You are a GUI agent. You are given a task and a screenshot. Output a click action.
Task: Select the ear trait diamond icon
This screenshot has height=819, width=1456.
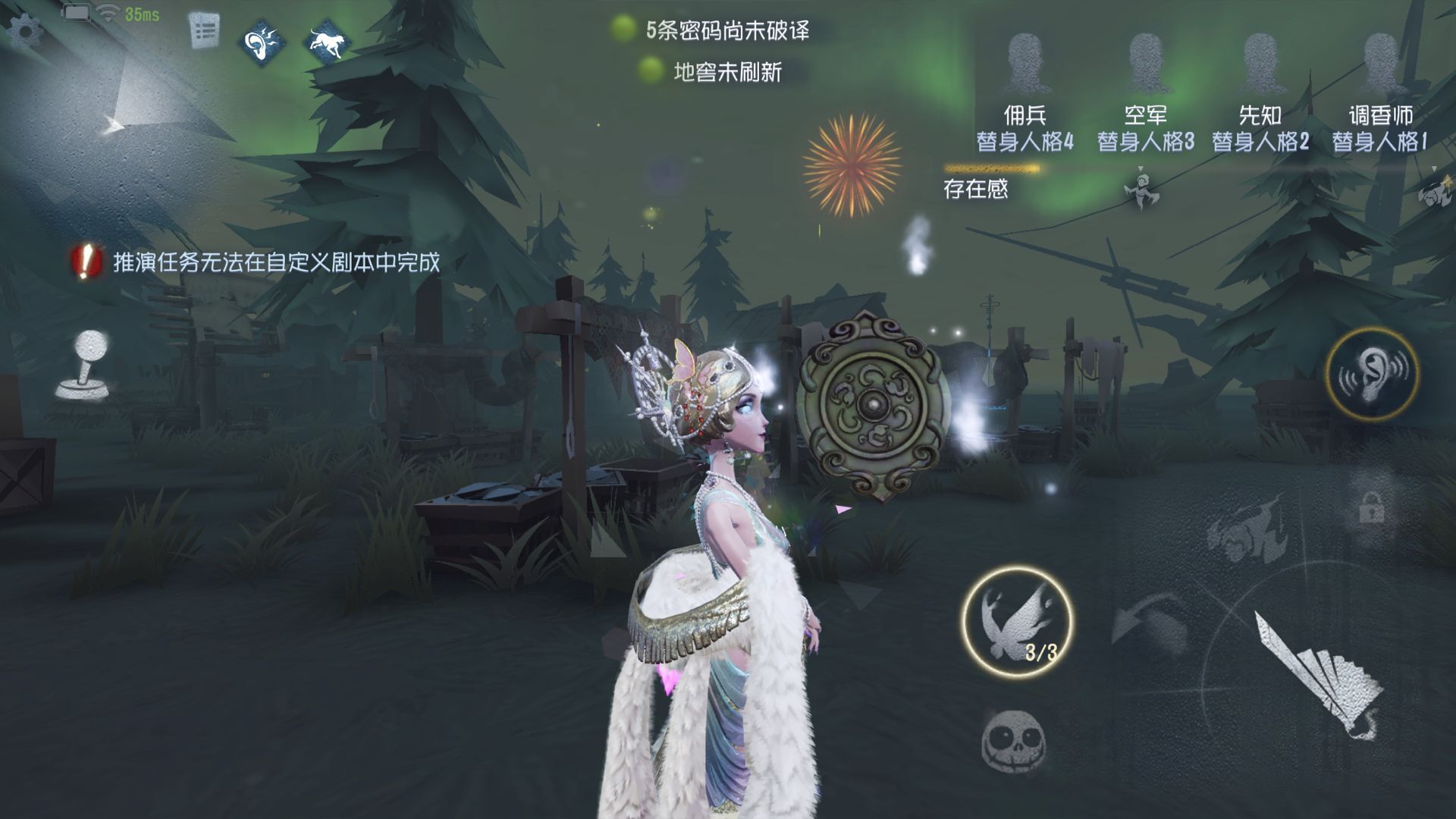click(x=262, y=42)
